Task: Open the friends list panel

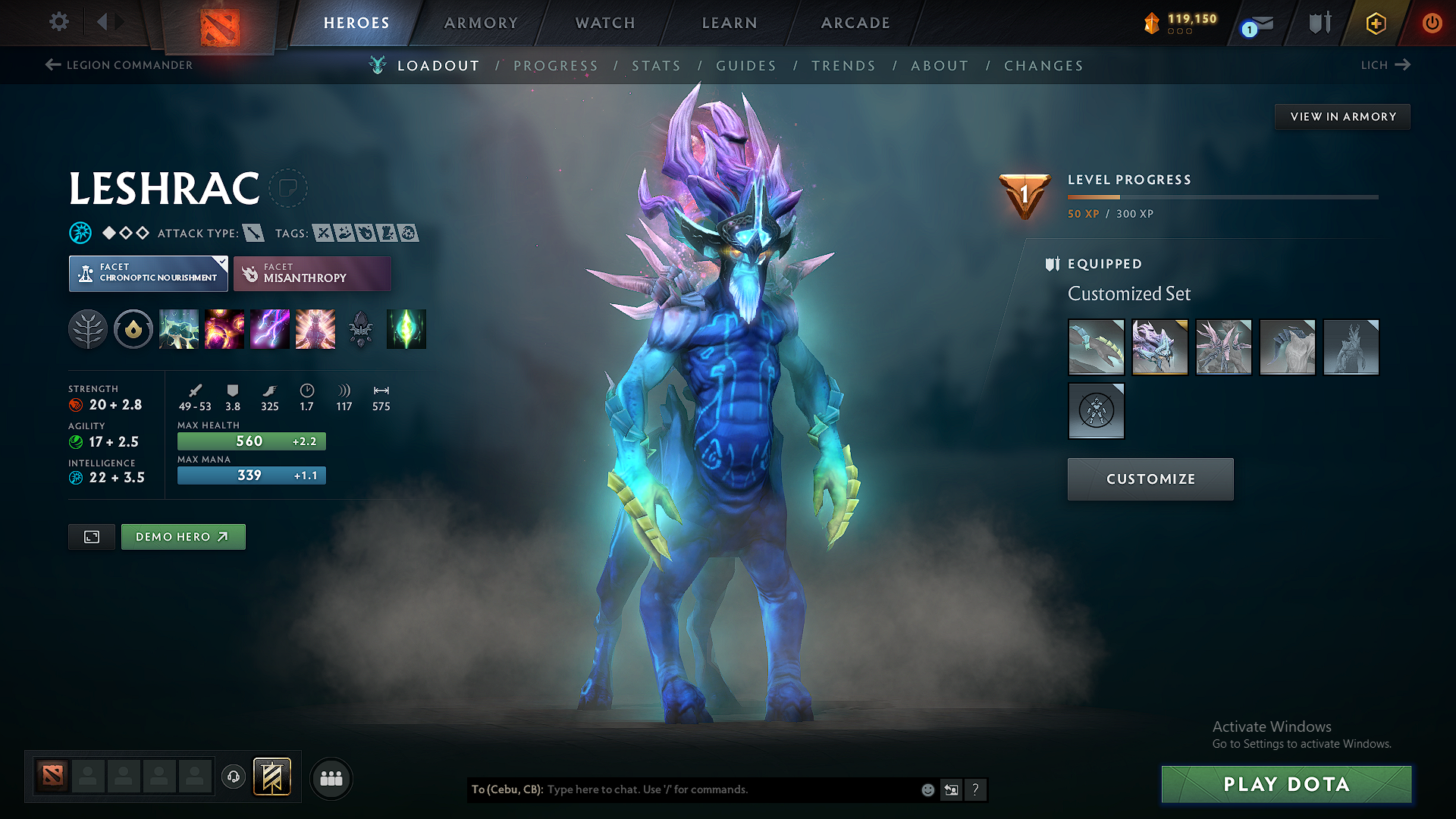Action: (x=331, y=778)
